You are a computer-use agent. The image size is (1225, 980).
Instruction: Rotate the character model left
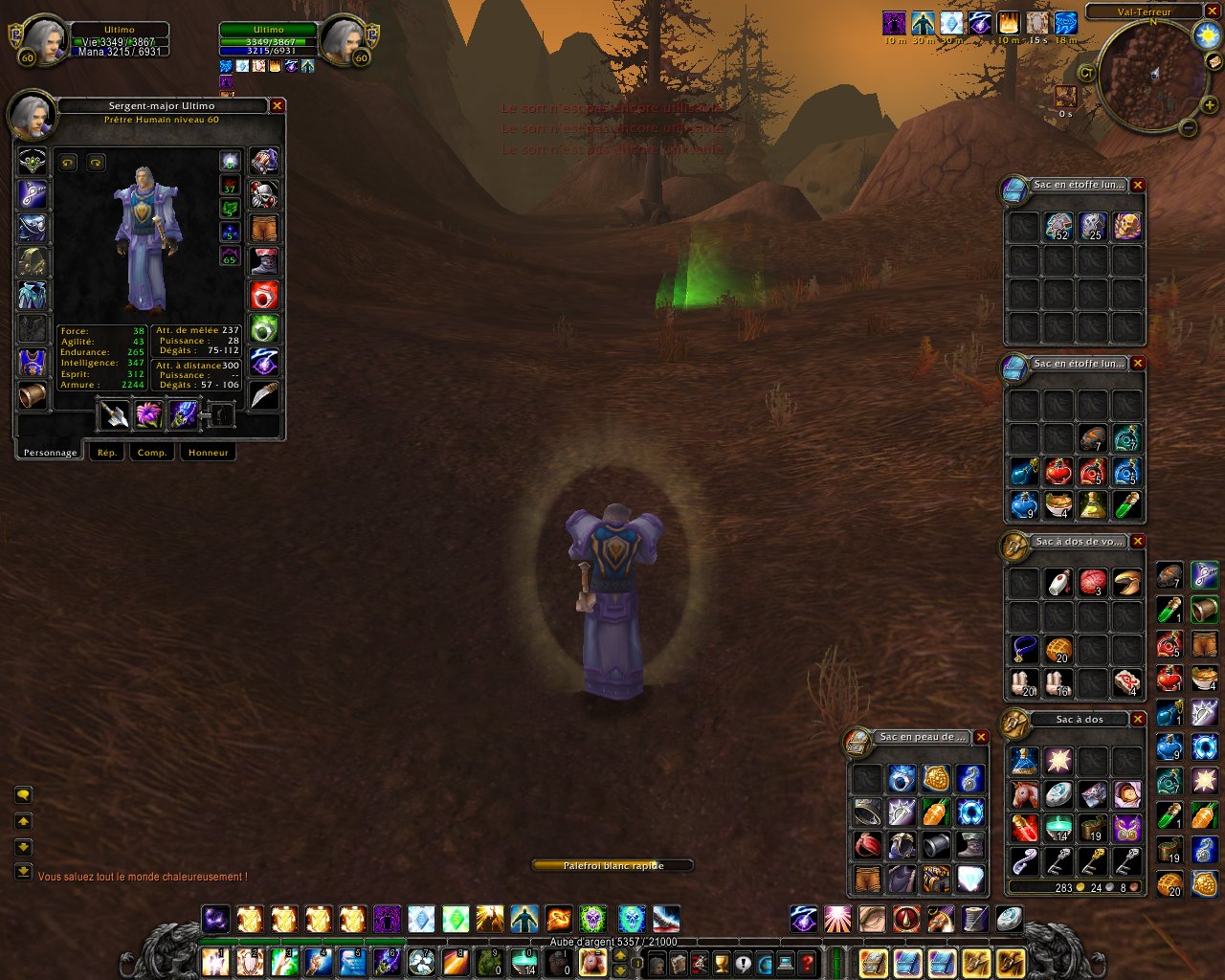67,163
